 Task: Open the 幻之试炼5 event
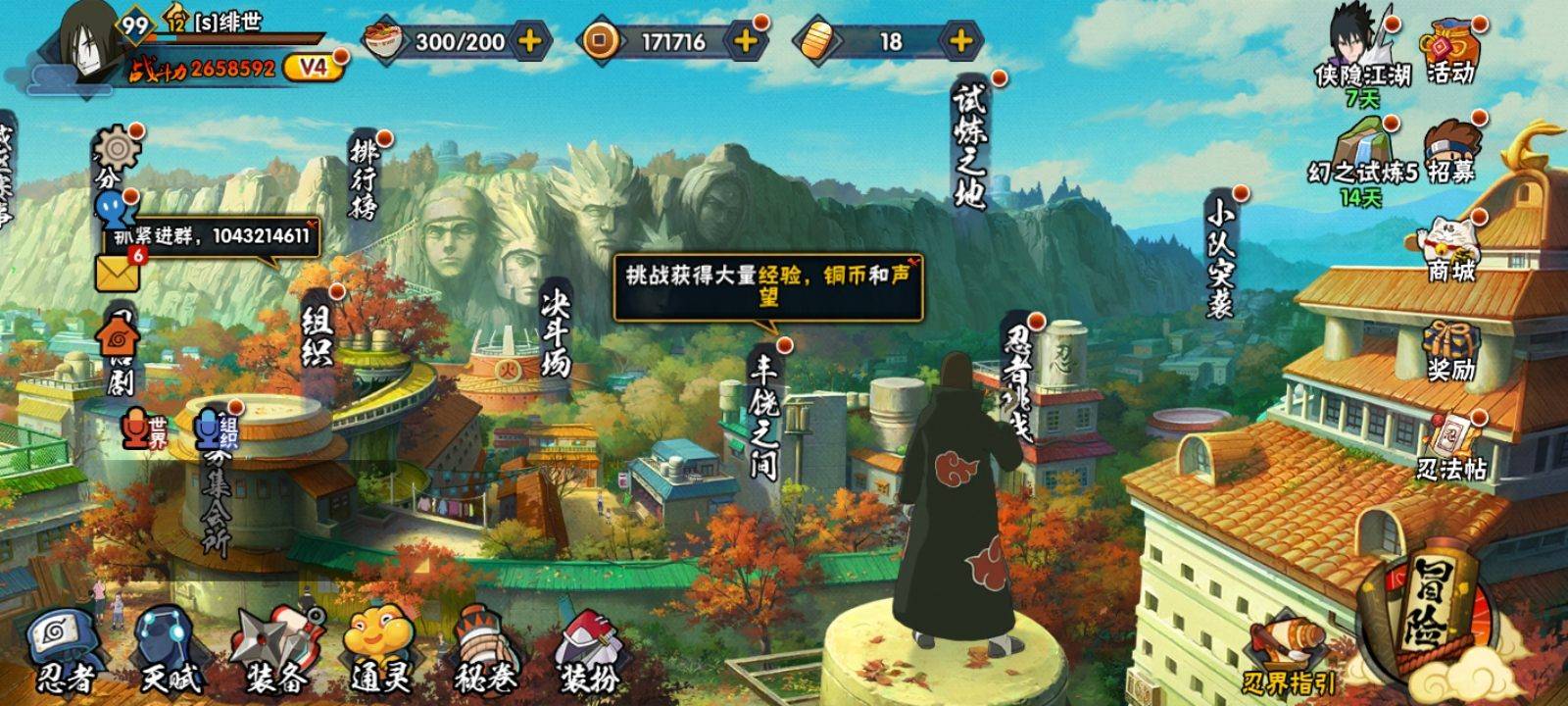click(x=1361, y=155)
